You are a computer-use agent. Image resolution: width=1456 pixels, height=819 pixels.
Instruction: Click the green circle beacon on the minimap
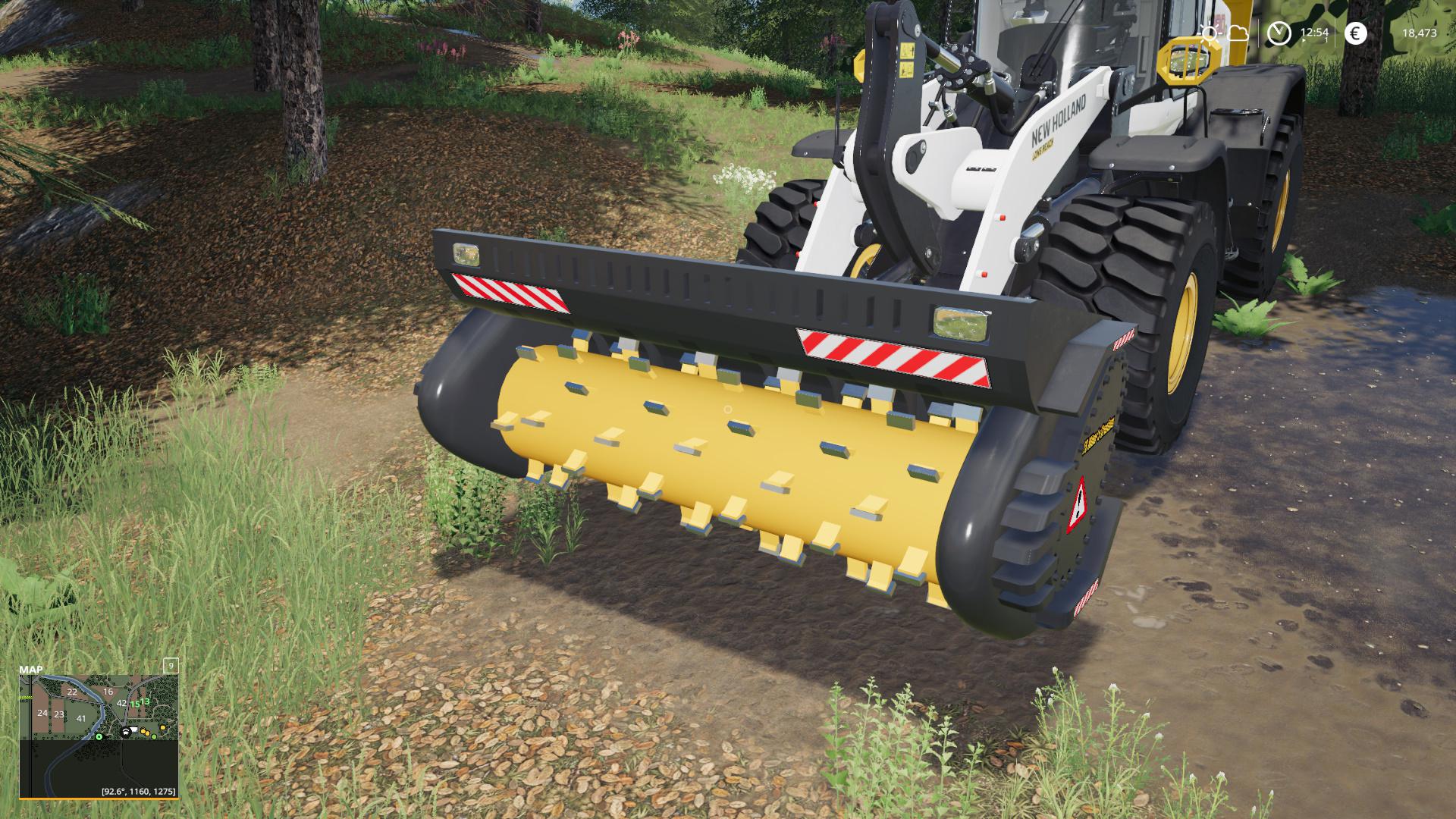tap(154, 736)
